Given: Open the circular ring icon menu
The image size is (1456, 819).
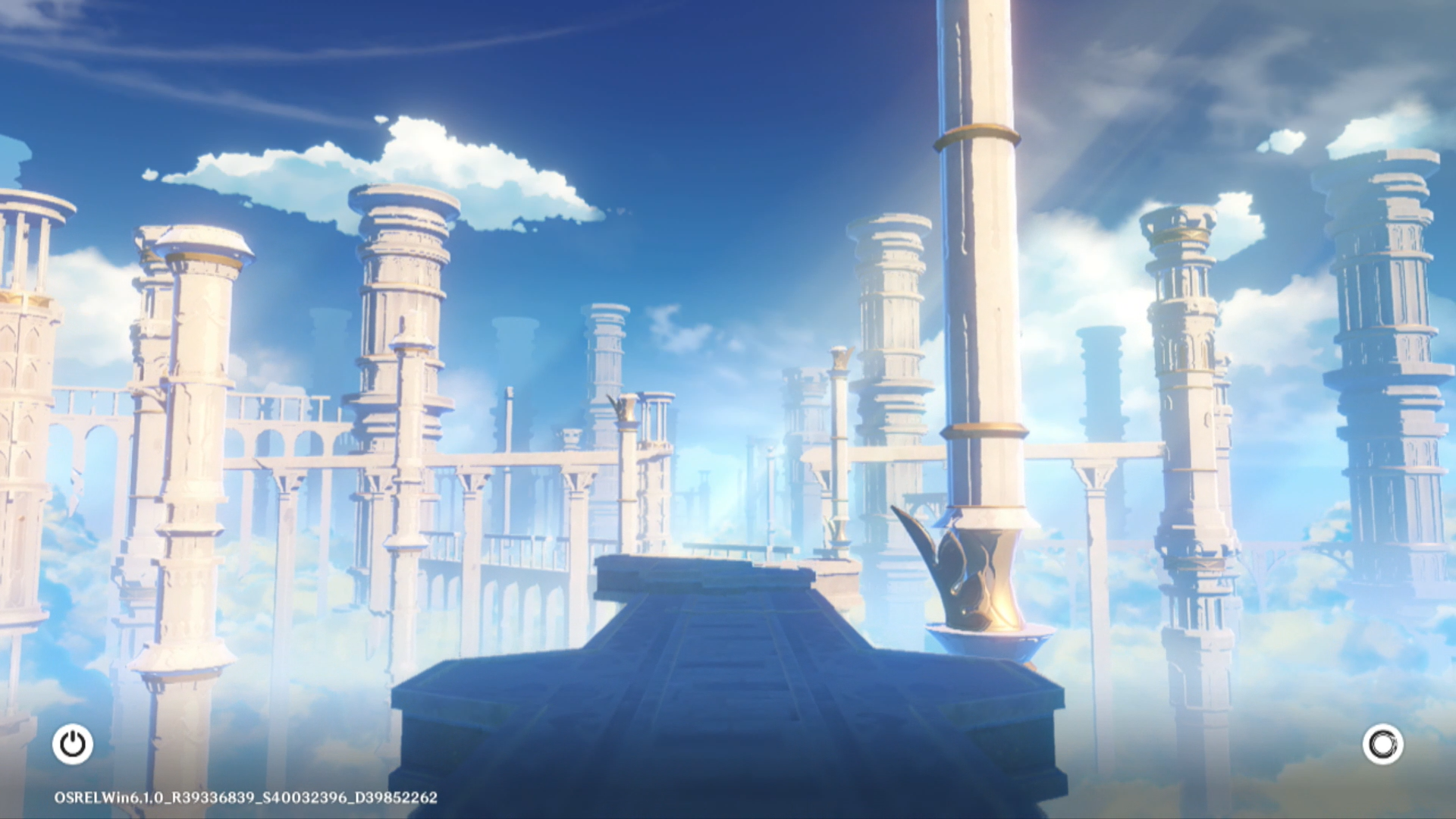Looking at the screenshot, I should click(1382, 744).
